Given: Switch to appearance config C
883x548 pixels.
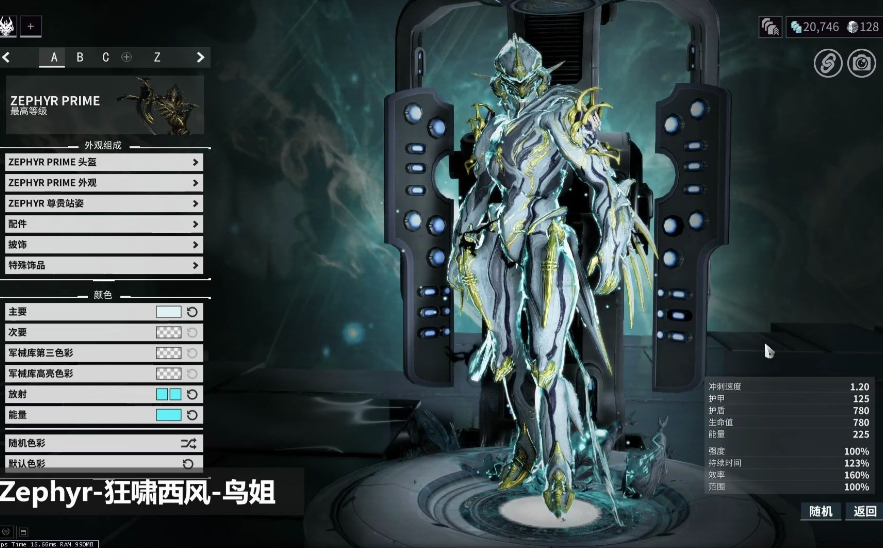Looking at the screenshot, I should pos(105,57).
